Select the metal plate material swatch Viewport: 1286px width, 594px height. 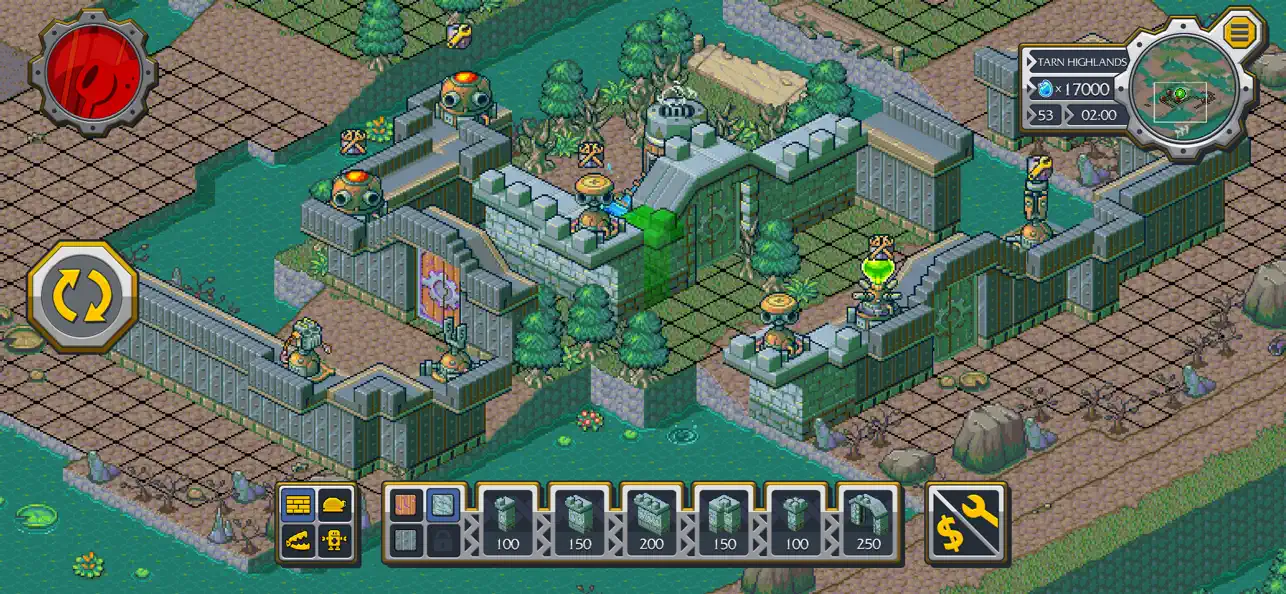(405, 541)
